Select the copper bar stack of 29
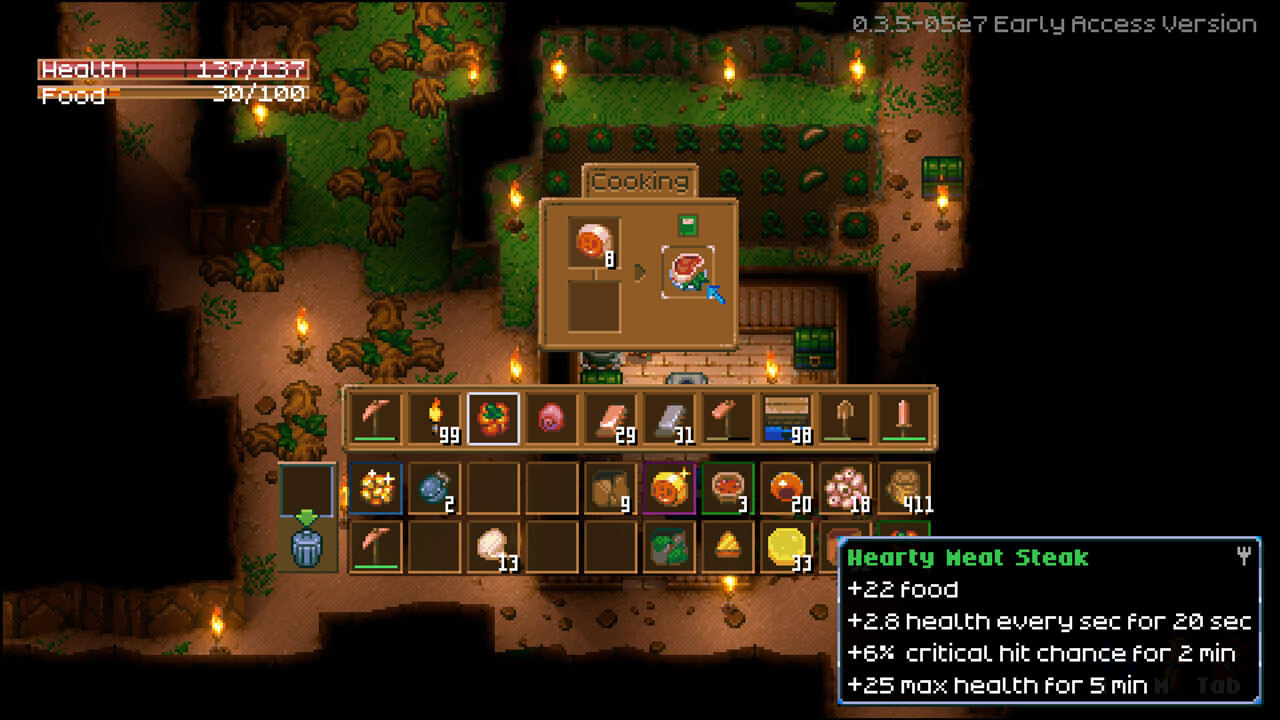The height and width of the screenshot is (720, 1280). point(610,418)
